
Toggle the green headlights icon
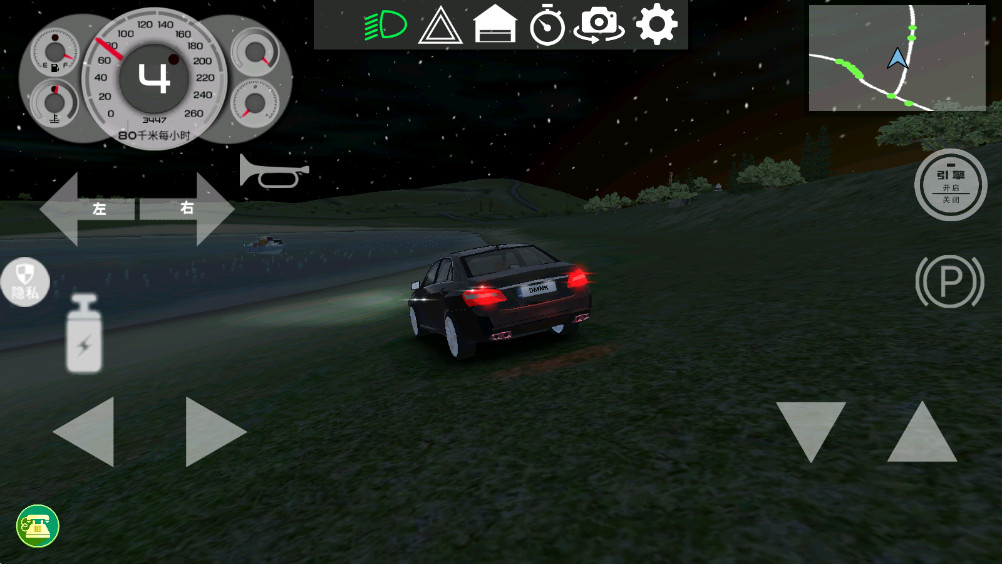coord(384,25)
